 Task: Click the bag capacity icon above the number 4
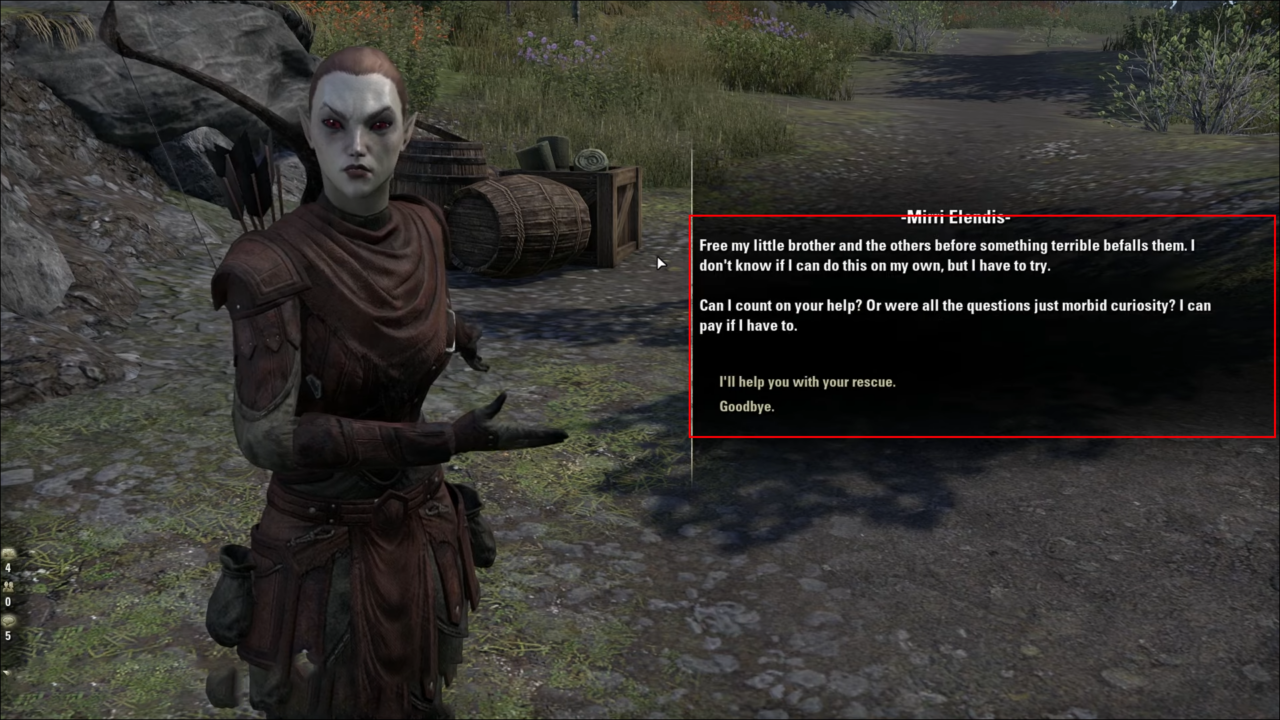click(8, 553)
